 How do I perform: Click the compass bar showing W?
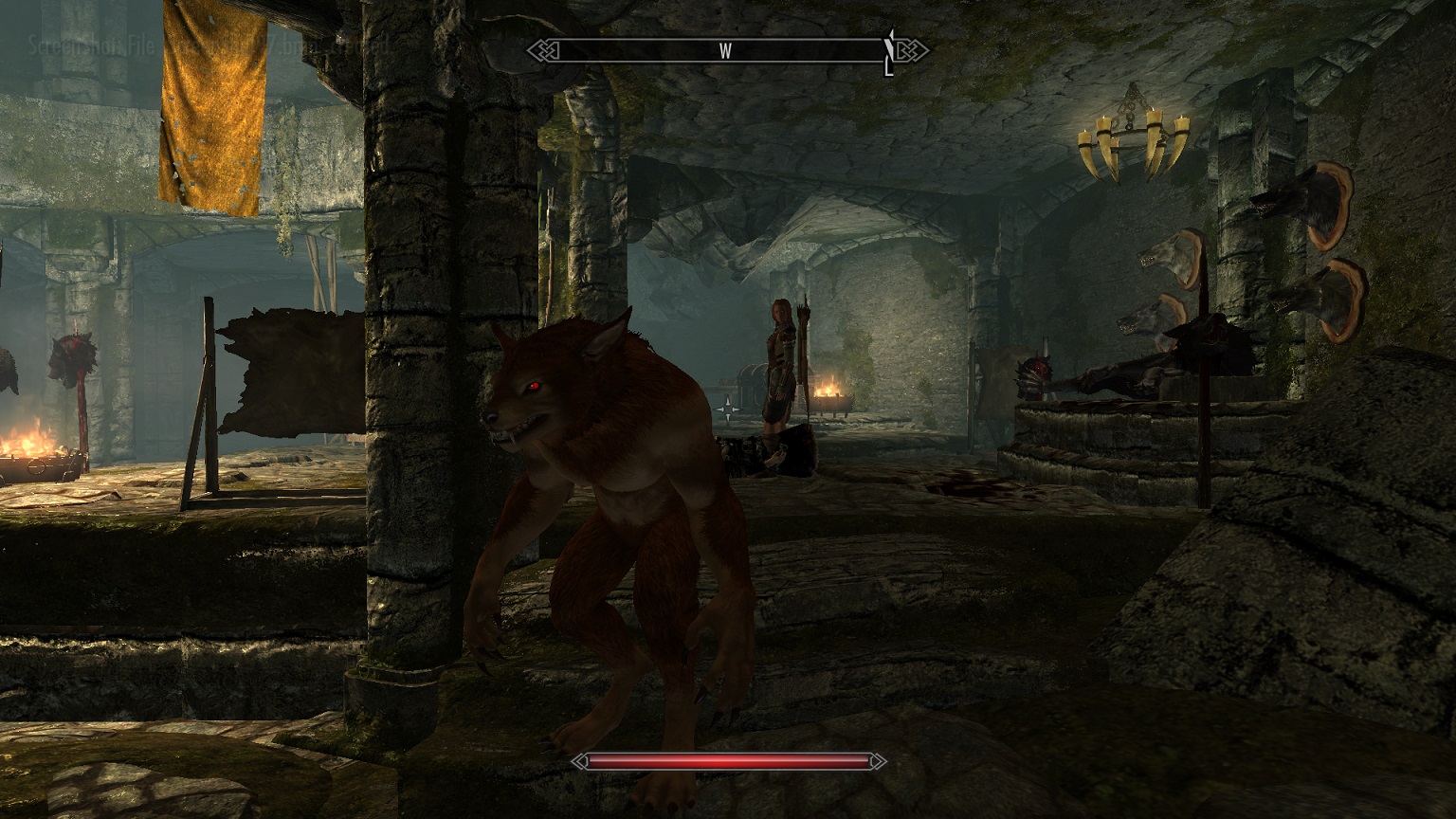(727, 51)
